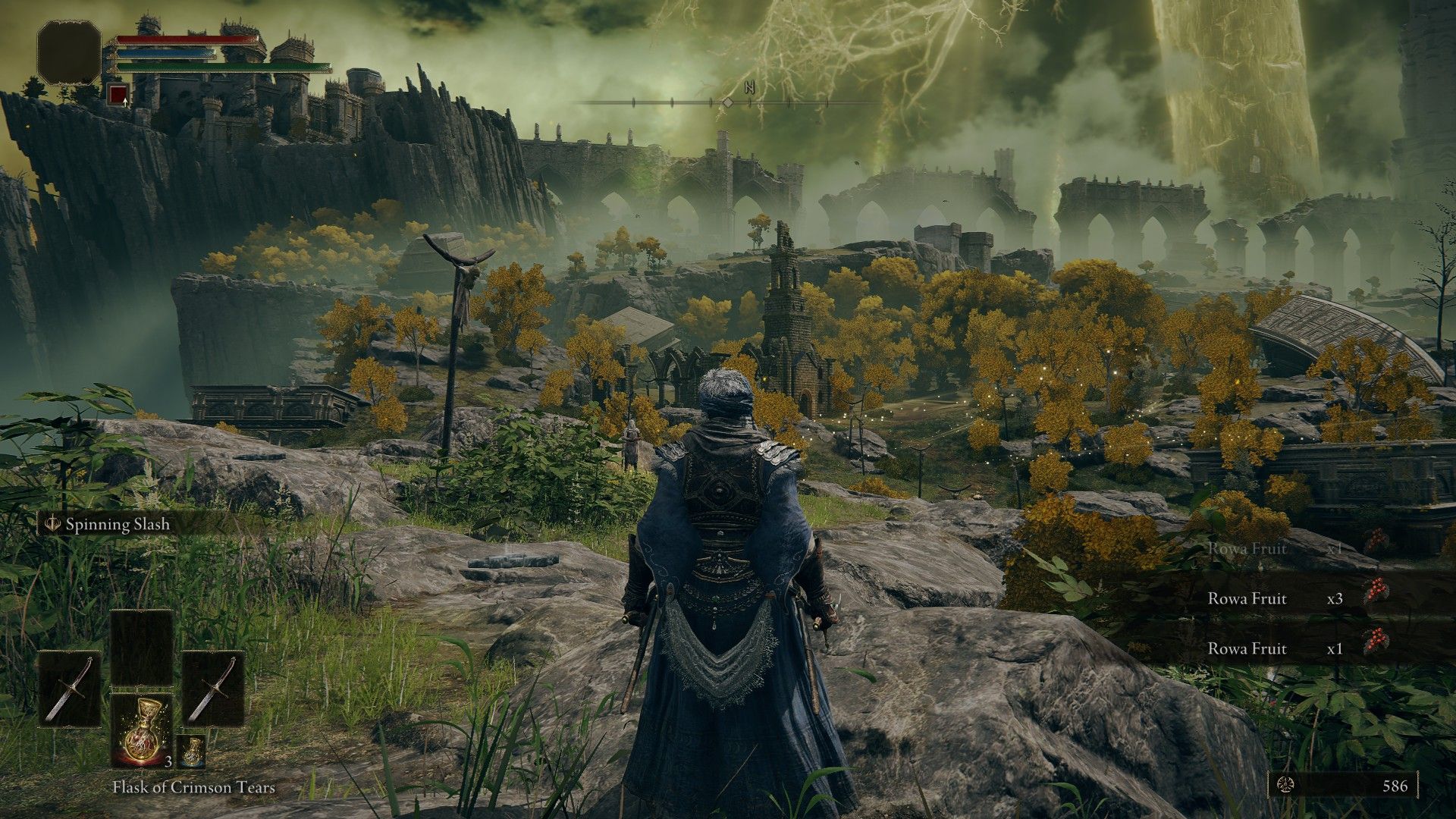Click the red status buff icon

[x=118, y=95]
